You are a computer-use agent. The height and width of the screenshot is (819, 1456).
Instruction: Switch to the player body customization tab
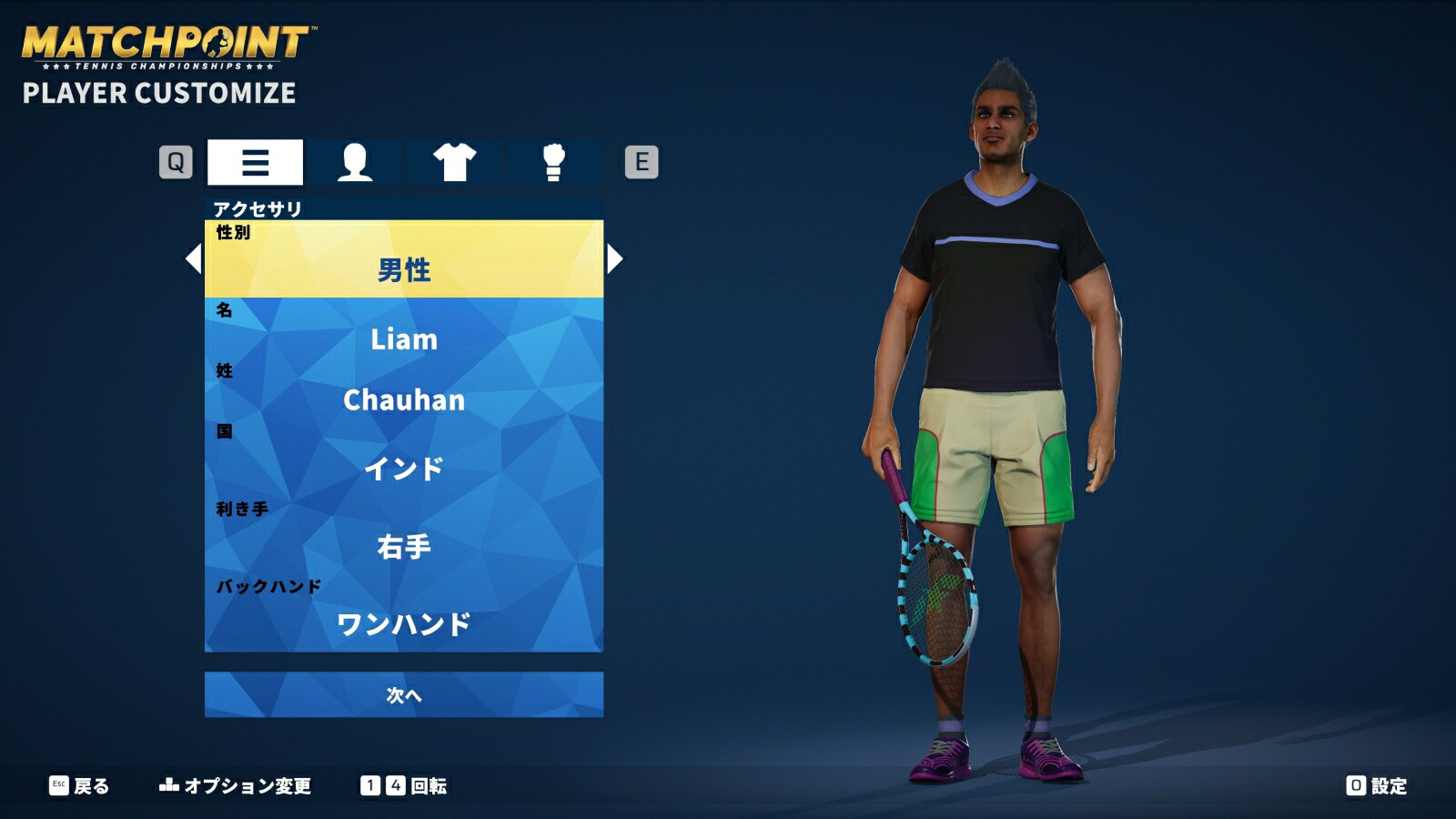[355, 161]
